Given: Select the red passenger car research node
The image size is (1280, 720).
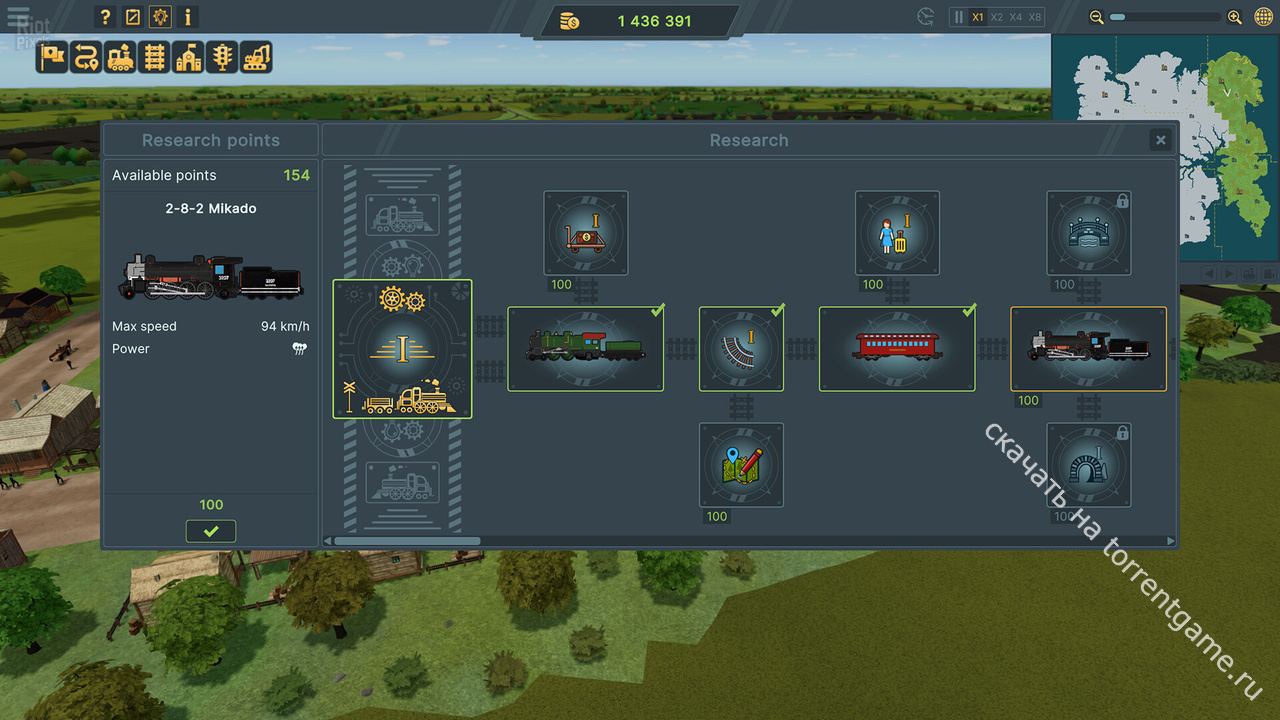Looking at the screenshot, I should (896, 348).
